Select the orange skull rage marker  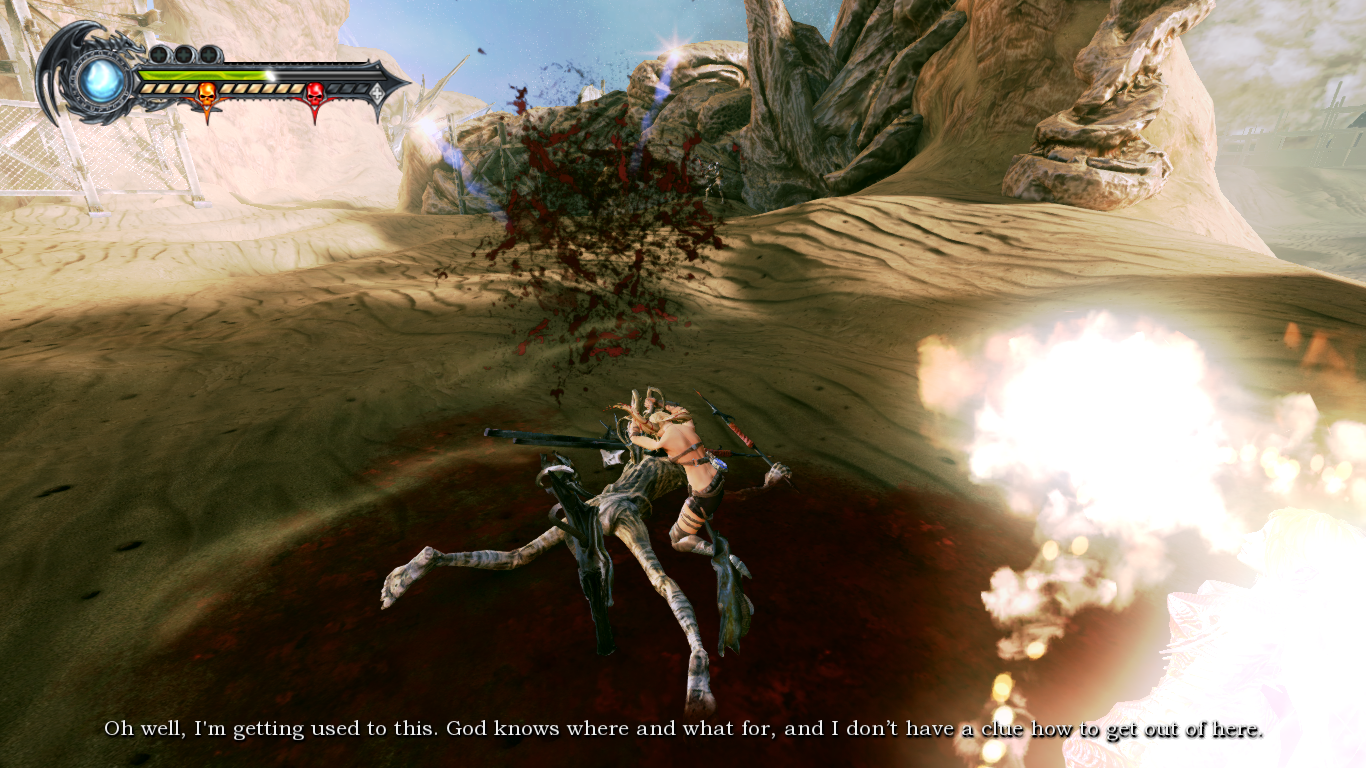click(207, 96)
